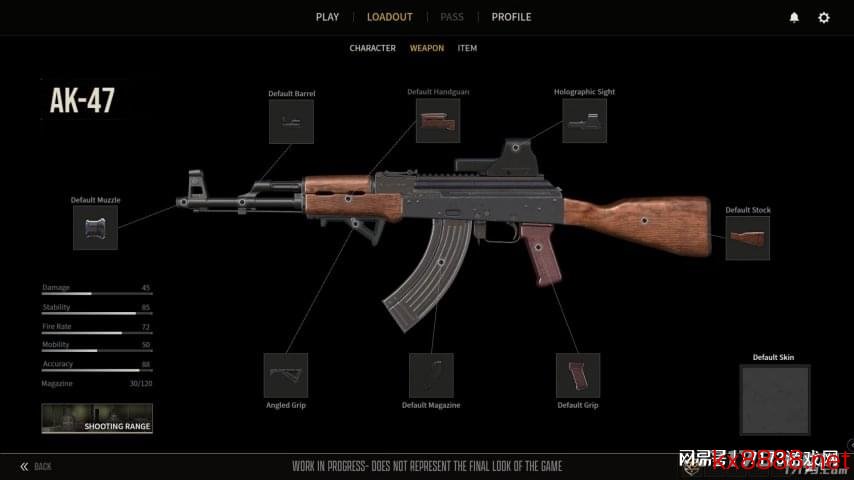This screenshot has height=480, width=854.
Task: Open the Default Skin tile
Action: [x=774, y=399]
